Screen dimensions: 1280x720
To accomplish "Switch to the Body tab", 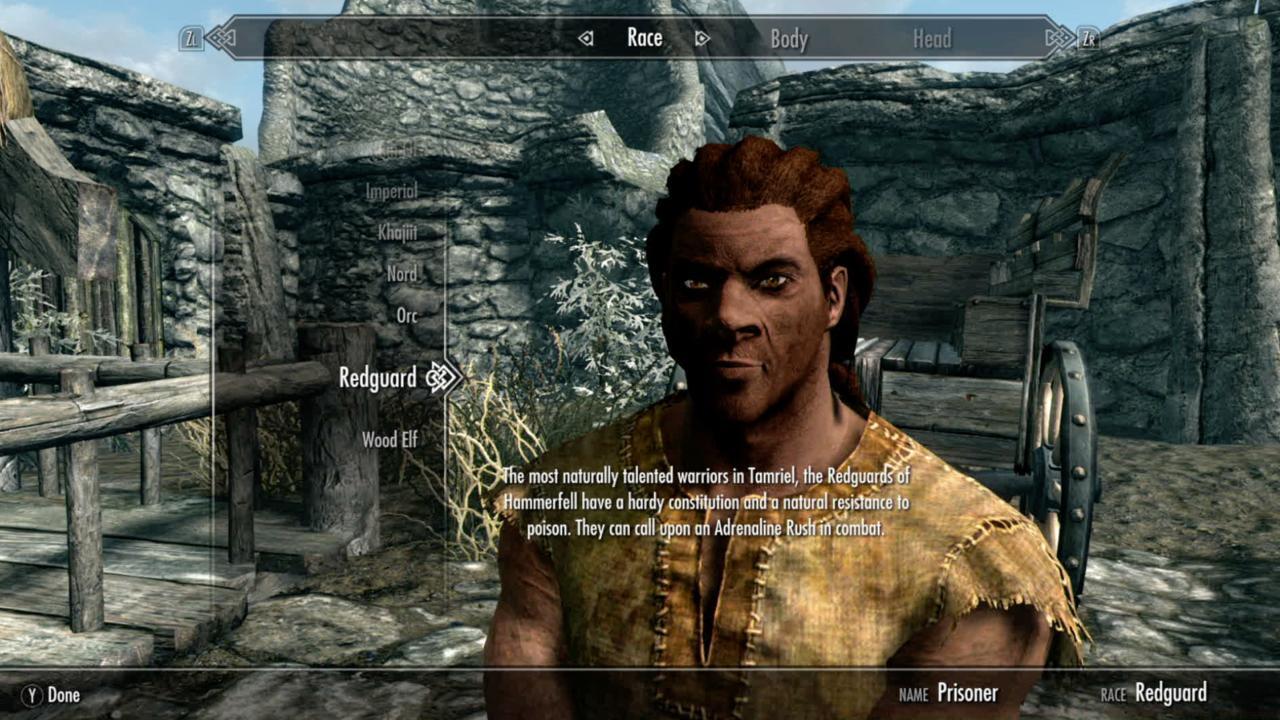I will pyautogui.click(x=791, y=40).
